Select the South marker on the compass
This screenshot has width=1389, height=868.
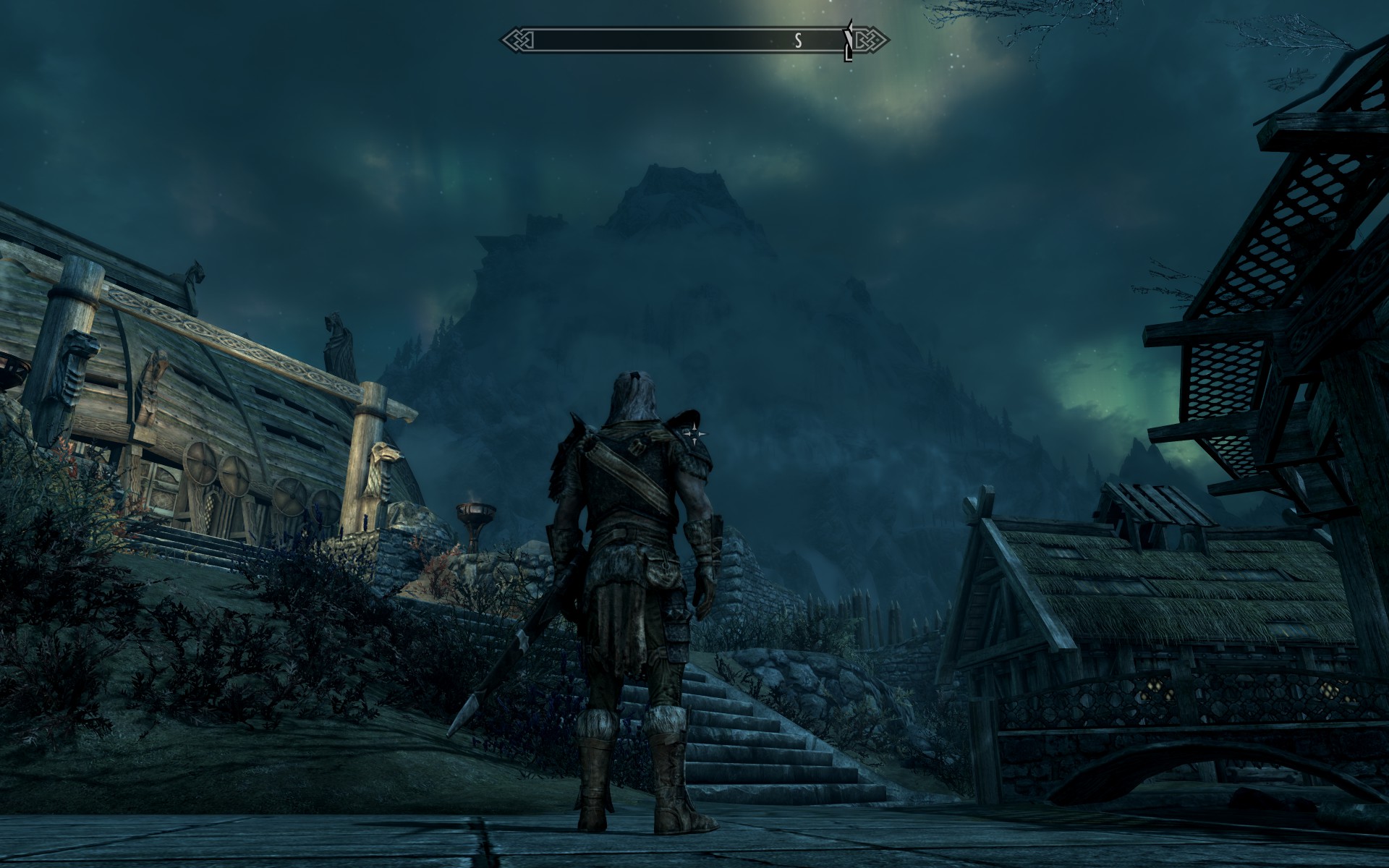coord(799,41)
